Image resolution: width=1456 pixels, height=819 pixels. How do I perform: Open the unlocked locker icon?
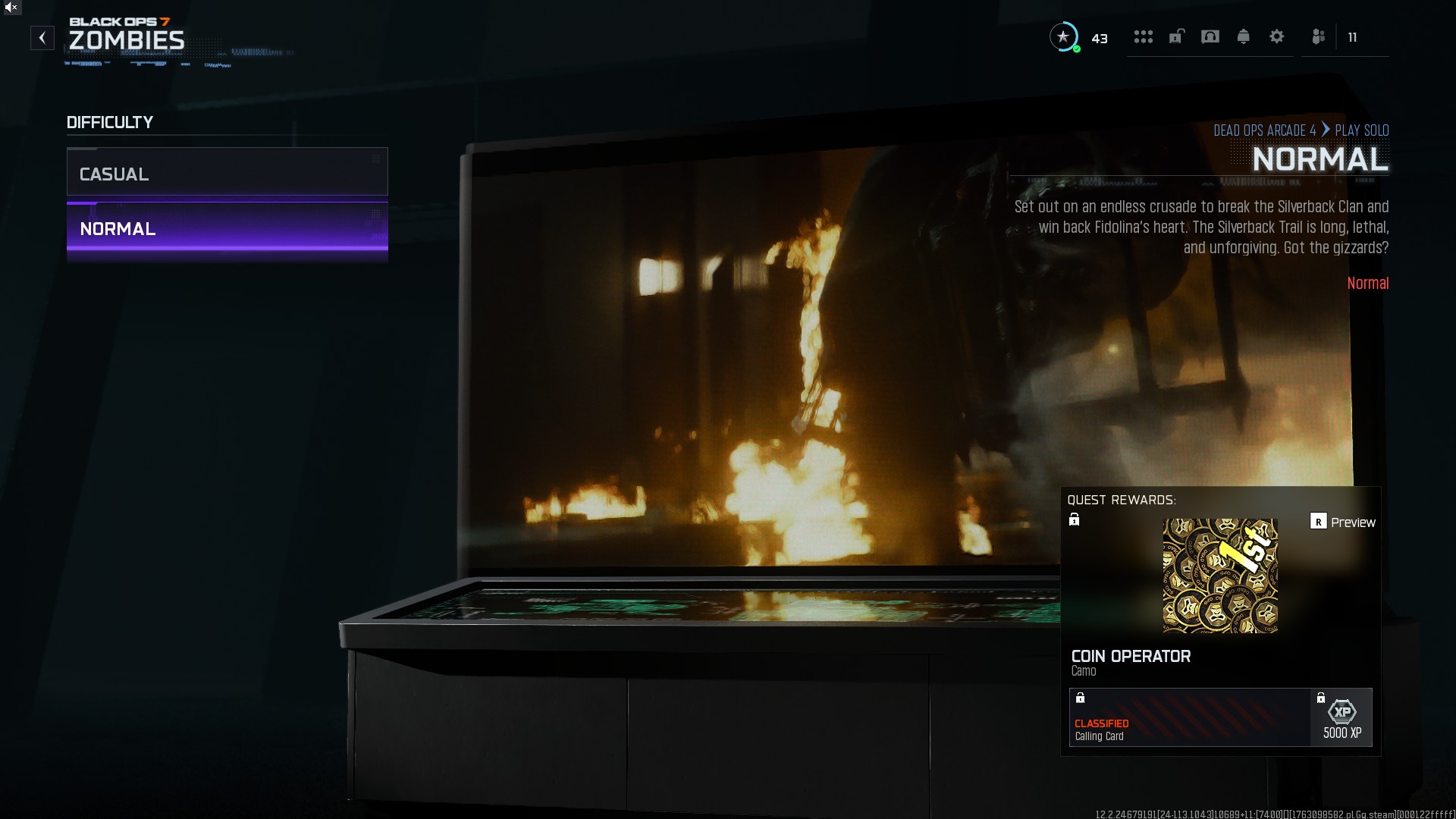tap(1176, 36)
